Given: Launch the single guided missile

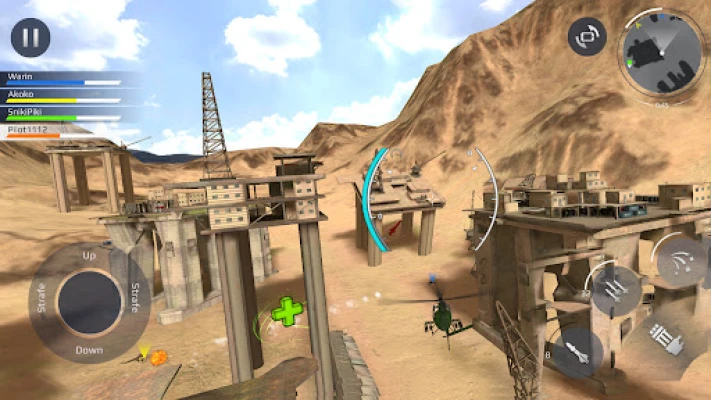Looking at the screenshot, I should pyautogui.click(x=580, y=350).
